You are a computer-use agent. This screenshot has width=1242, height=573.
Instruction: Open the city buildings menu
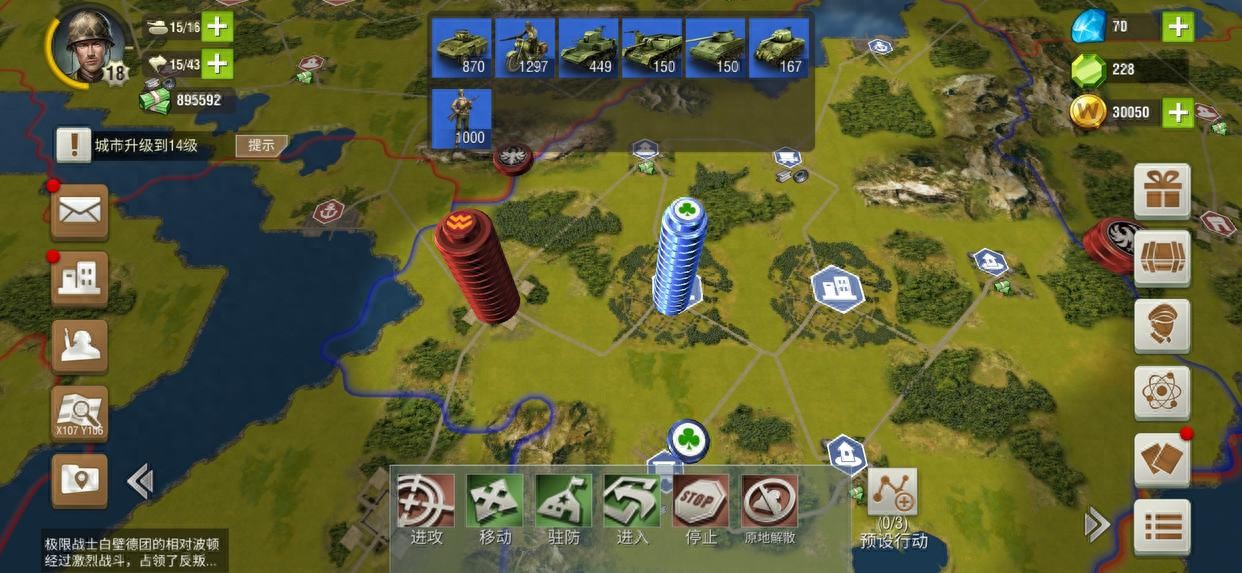[80, 279]
